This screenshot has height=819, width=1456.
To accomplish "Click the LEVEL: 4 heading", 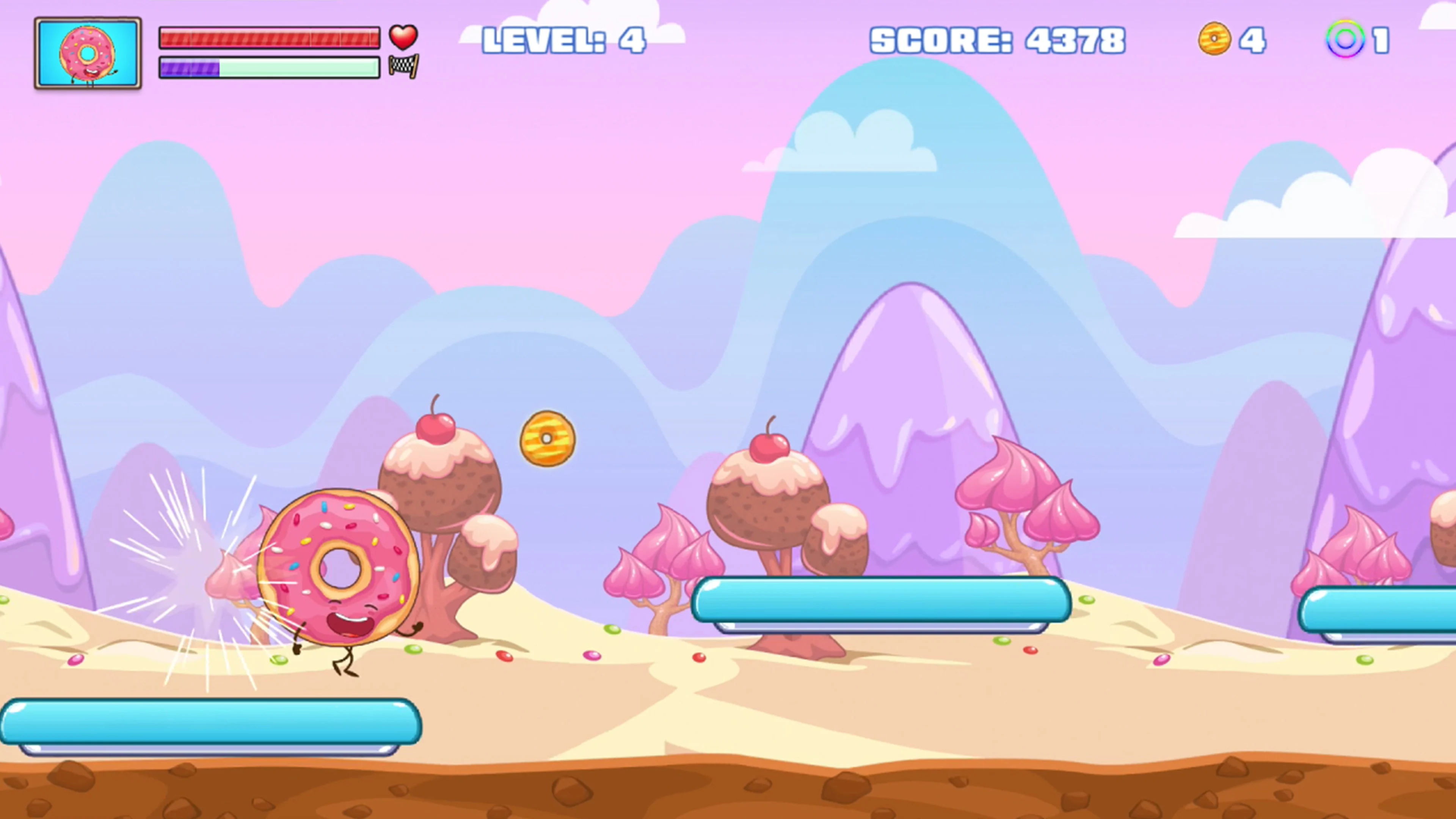I will point(565,39).
